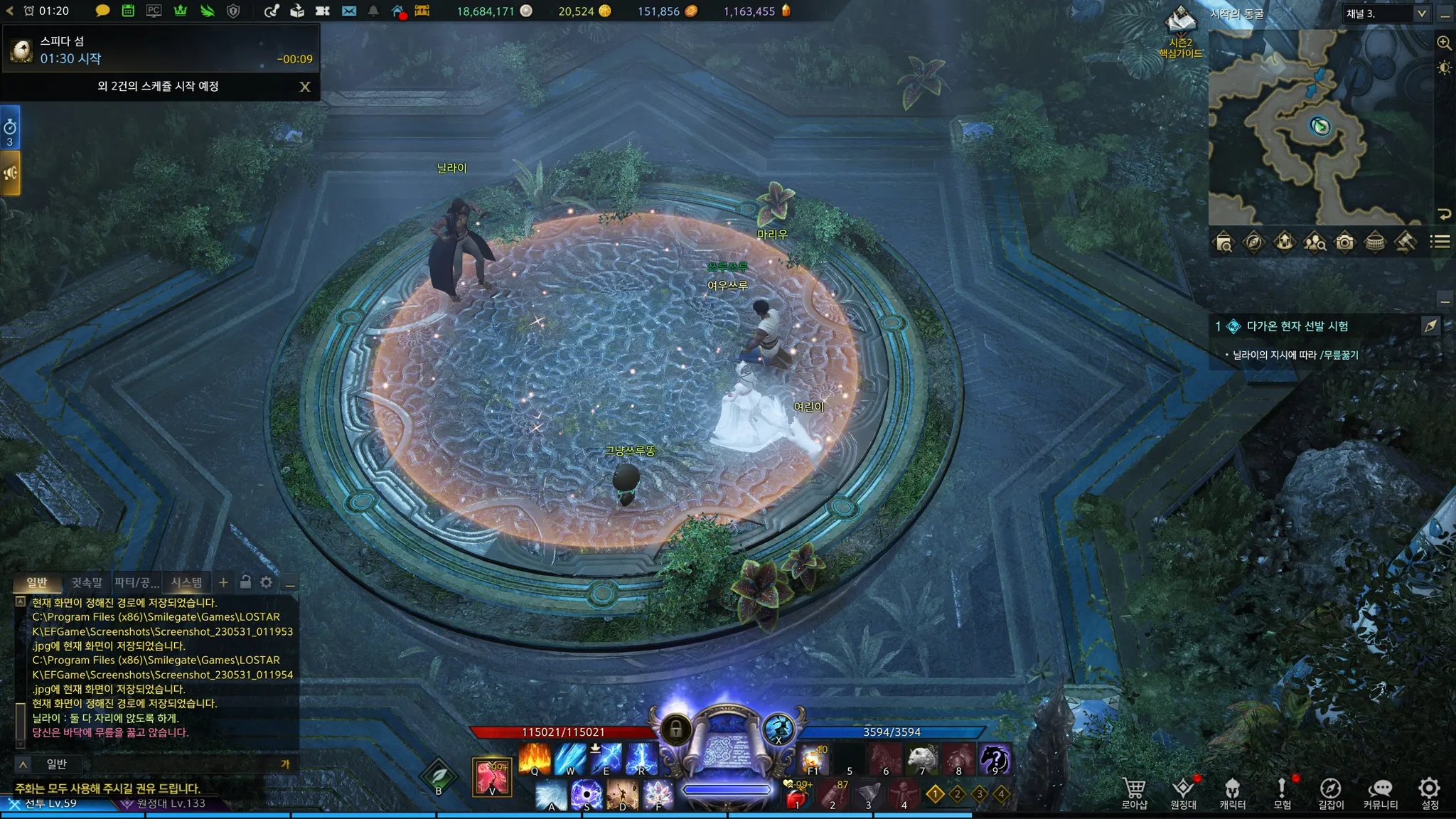This screenshot has height=819, width=1456.
Task: Zoom the minimap with the magnifier button
Action: [x=1444, y=43]
